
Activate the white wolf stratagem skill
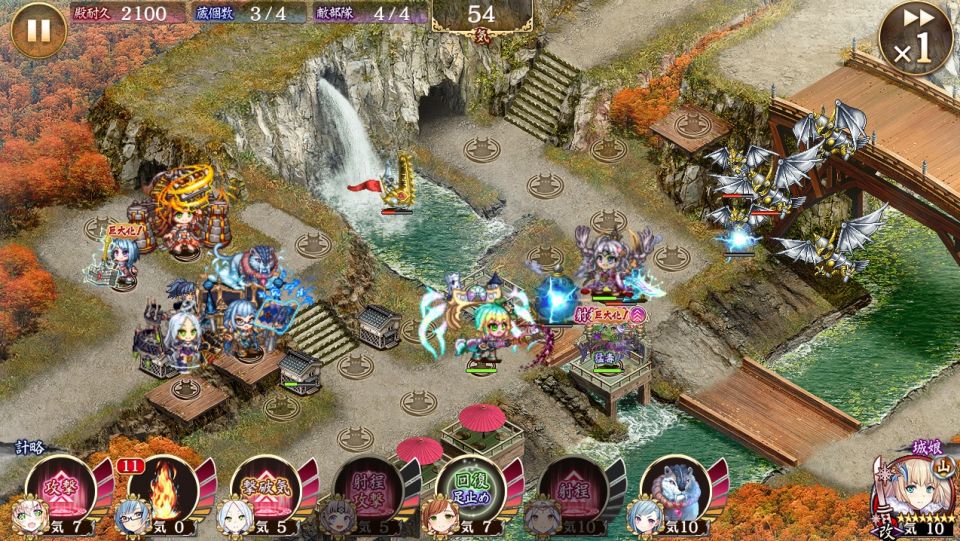675,489
